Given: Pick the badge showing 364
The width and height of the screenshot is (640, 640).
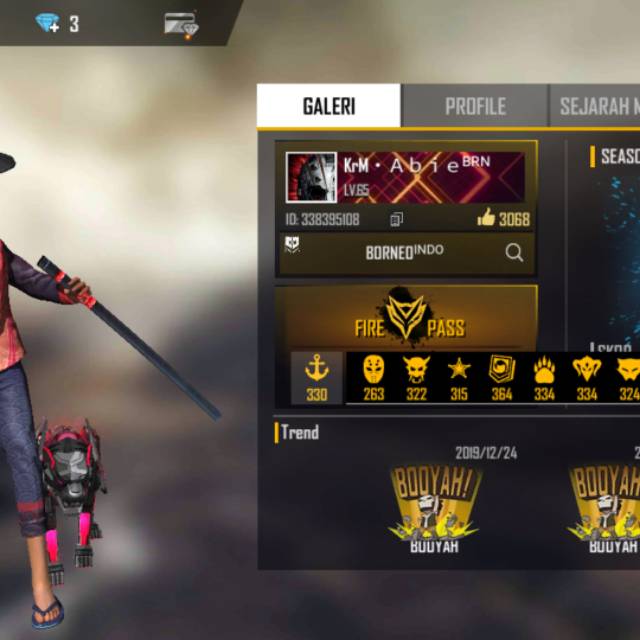Looking at the screenshot, I should [501, 377].
